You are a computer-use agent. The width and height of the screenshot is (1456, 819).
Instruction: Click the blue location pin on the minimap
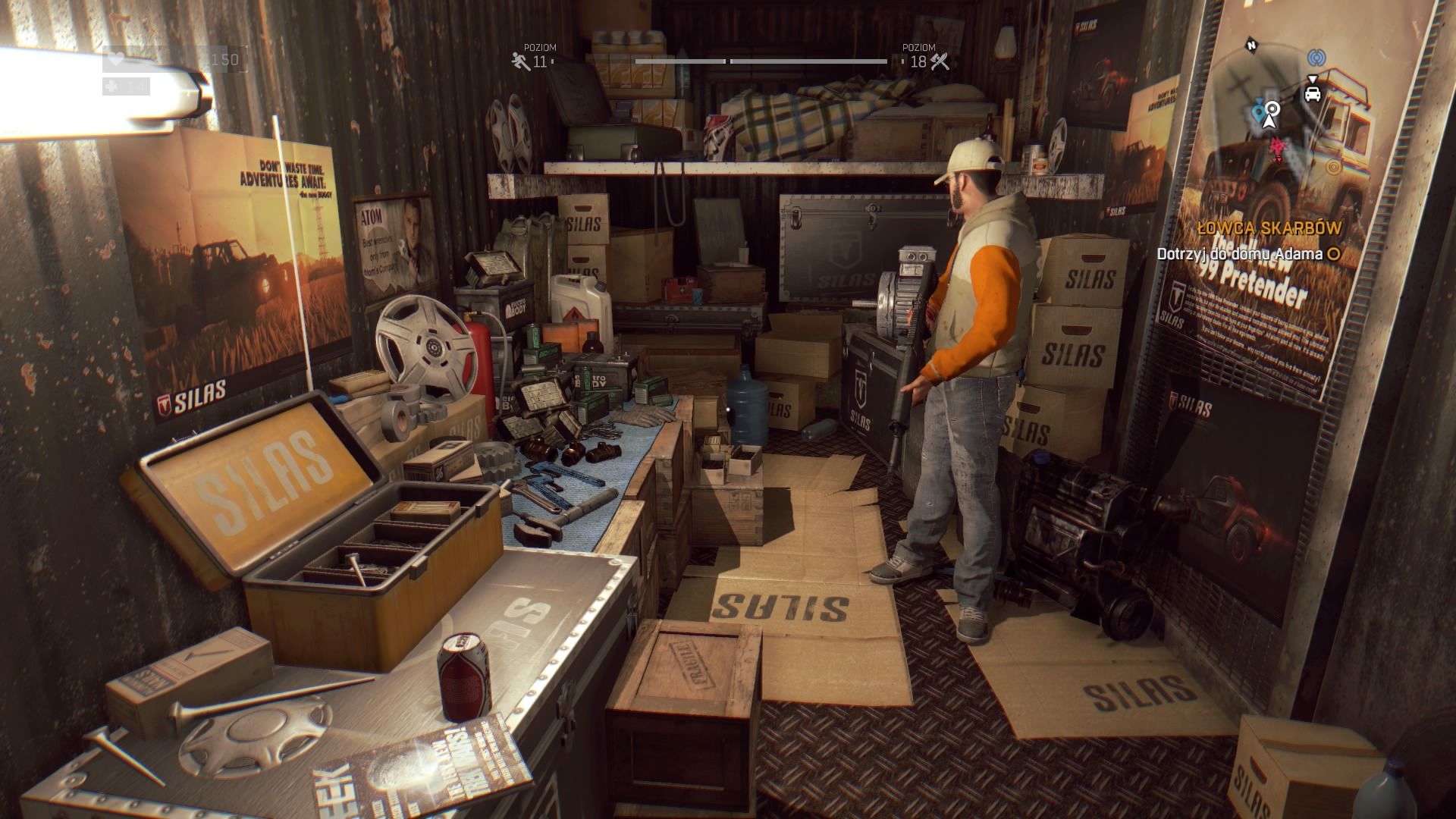coord(1259,112)
